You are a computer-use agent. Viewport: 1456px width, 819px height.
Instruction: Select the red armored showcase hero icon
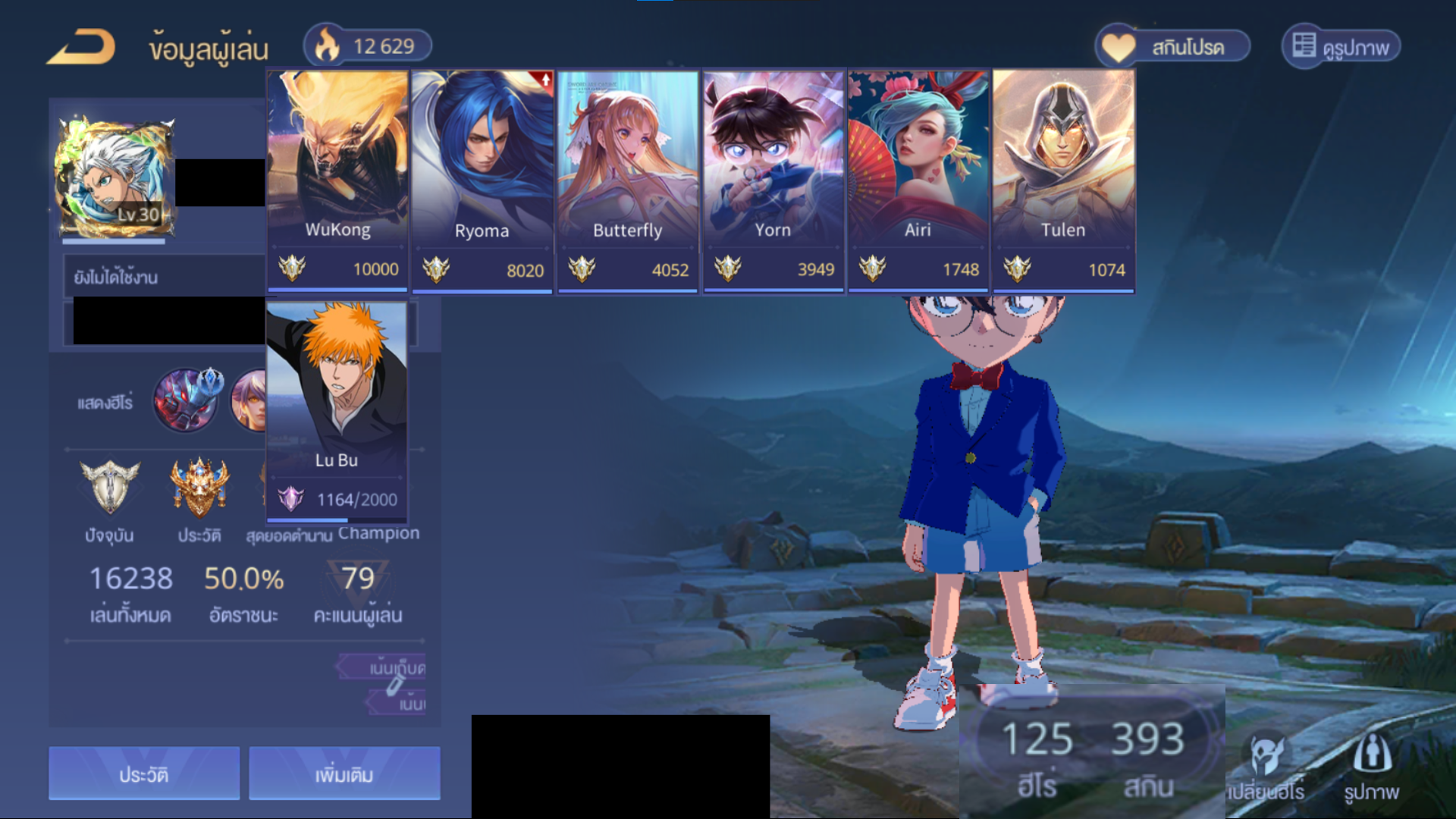[x=186, y=400]
